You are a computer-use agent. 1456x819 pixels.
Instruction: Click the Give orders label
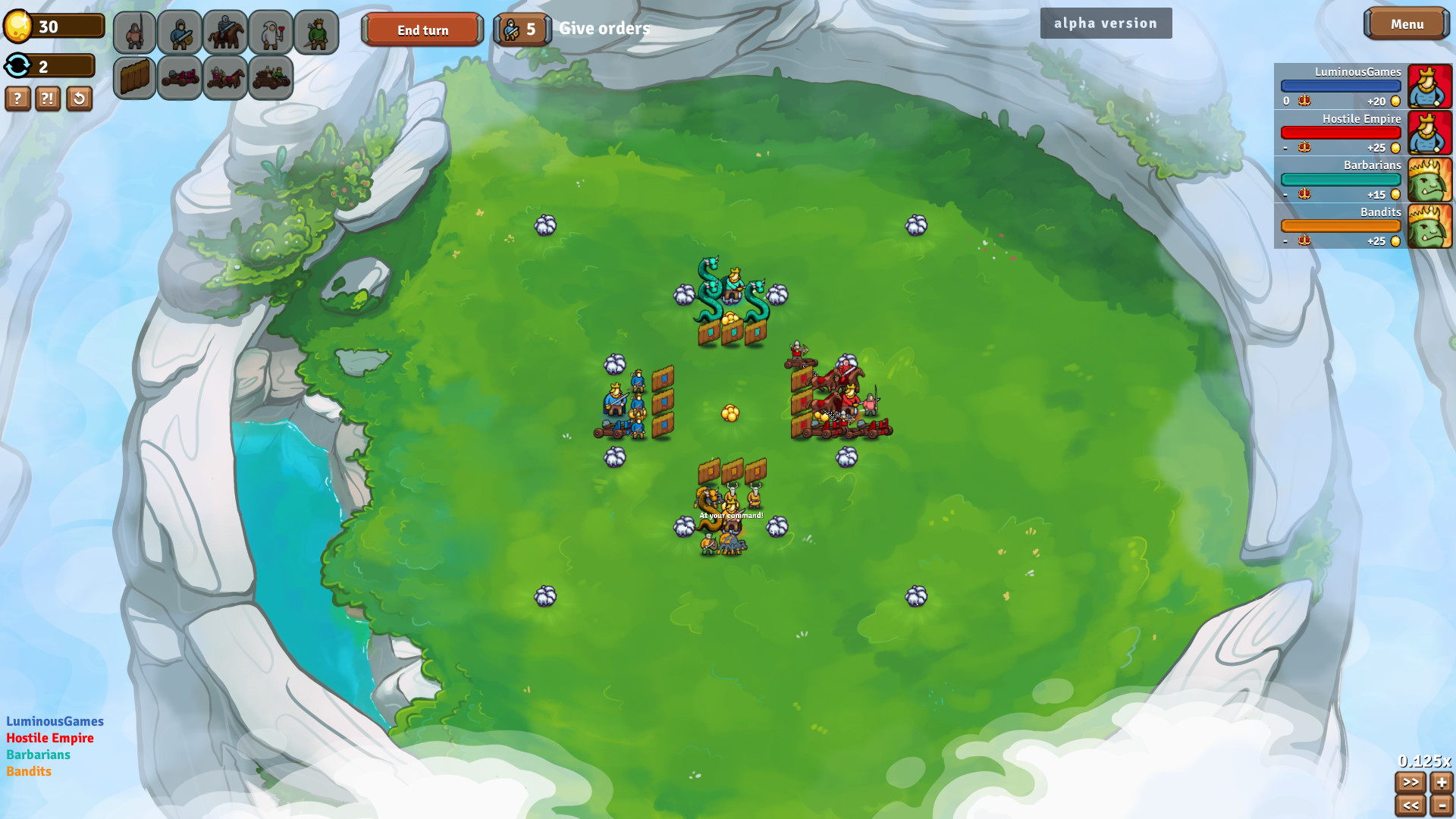click(x=604, y=28)
